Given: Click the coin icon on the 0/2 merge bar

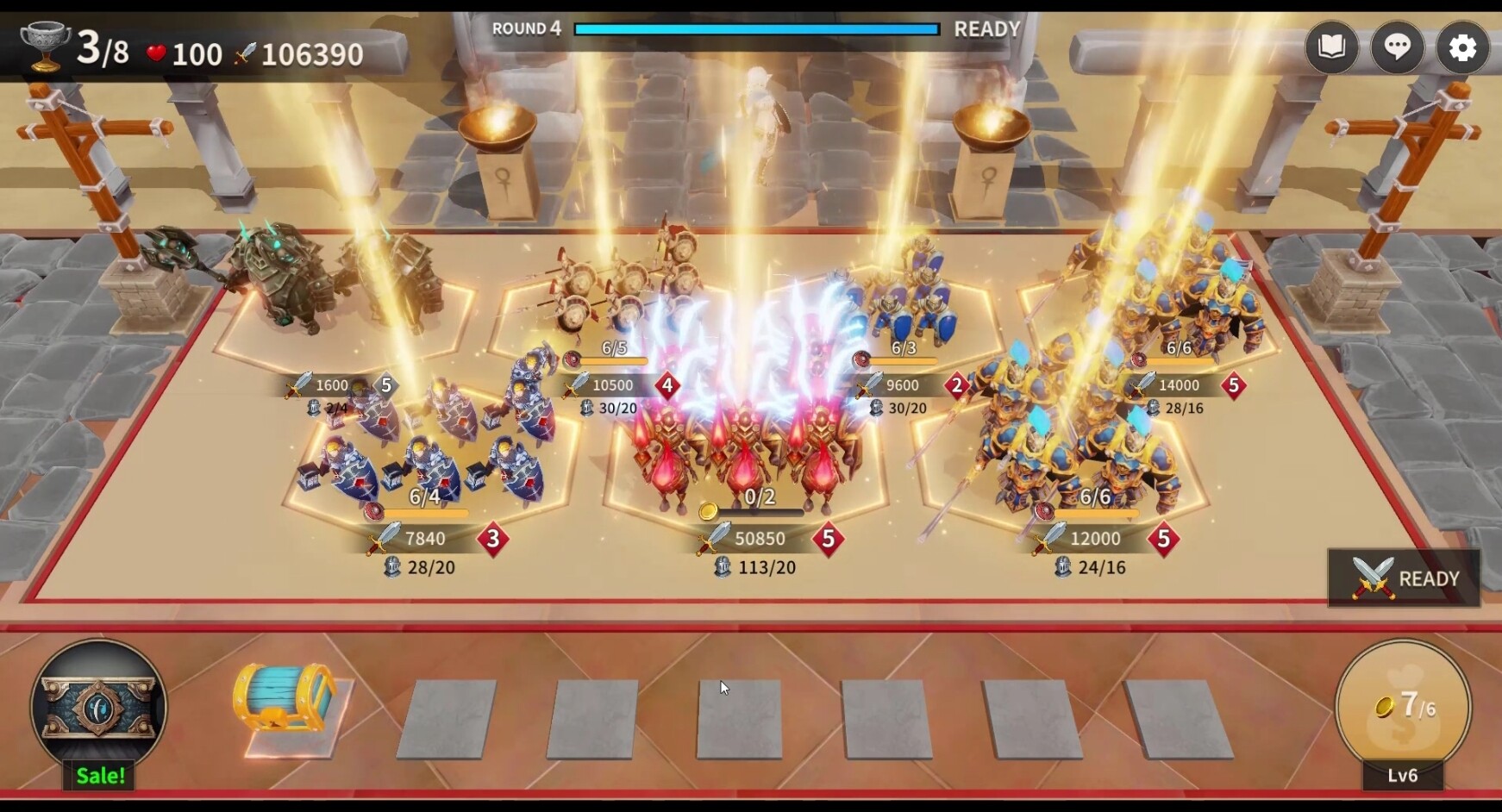Looking at the screenshot, I should pos(710,509).
